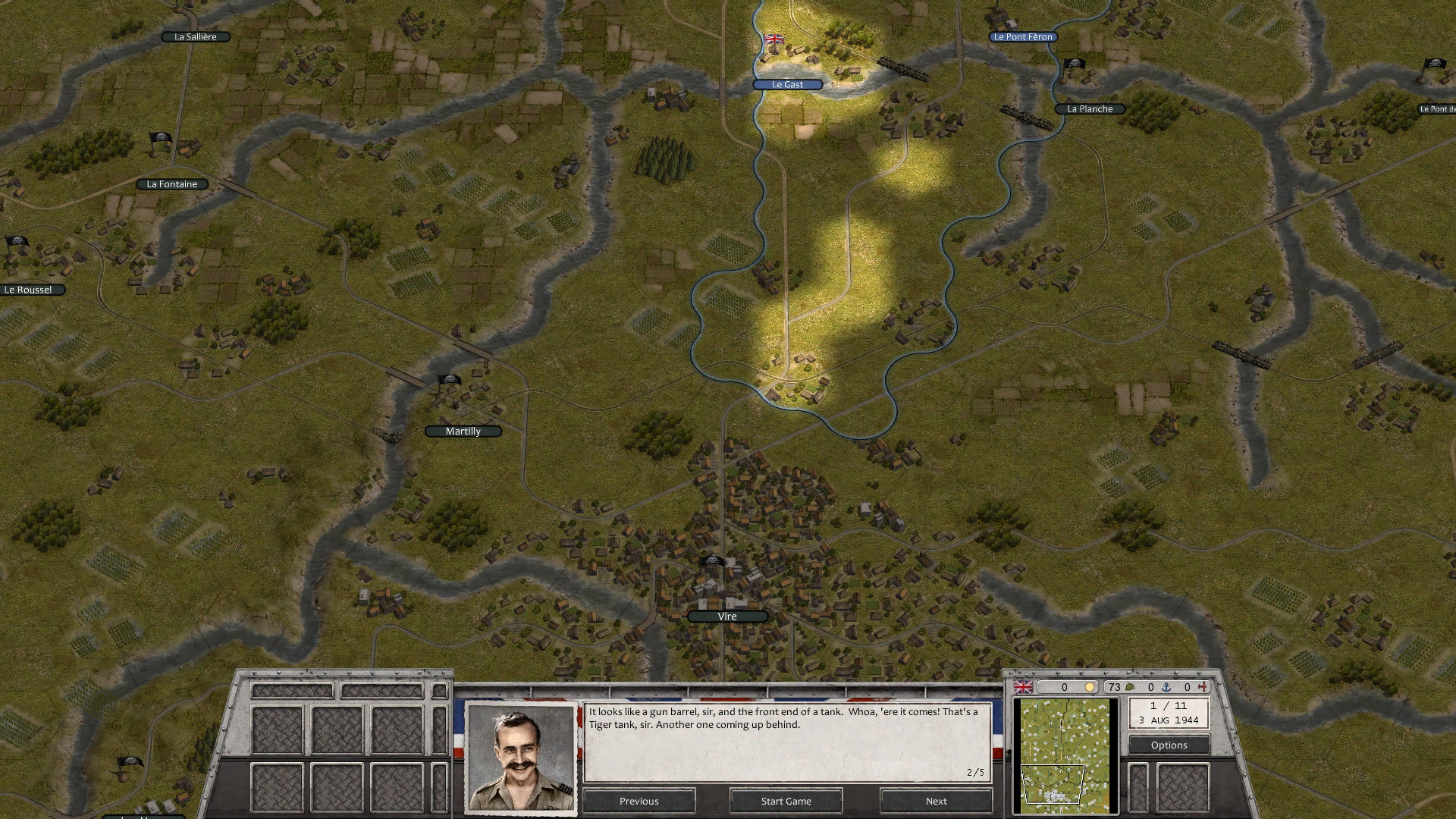Click the naval anchor resource icon

(1167, 687)
